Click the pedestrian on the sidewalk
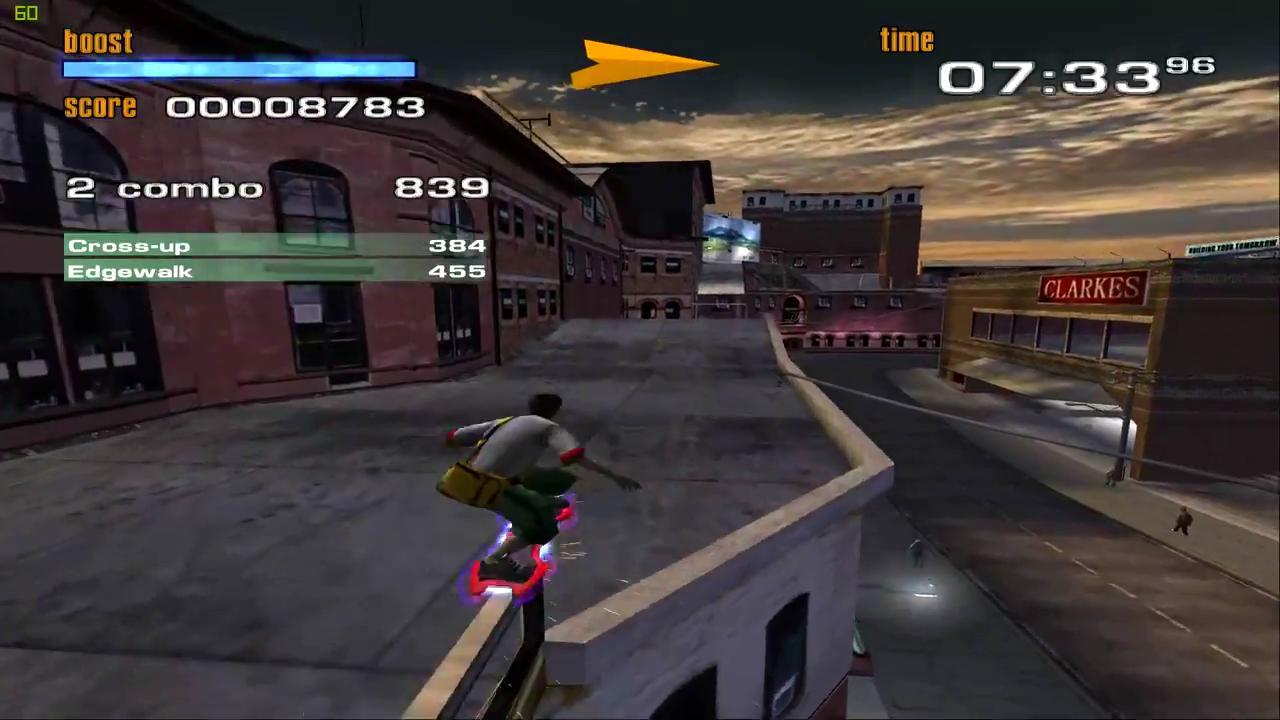This screenshot has width=1280, height=720. (1183, 520)
